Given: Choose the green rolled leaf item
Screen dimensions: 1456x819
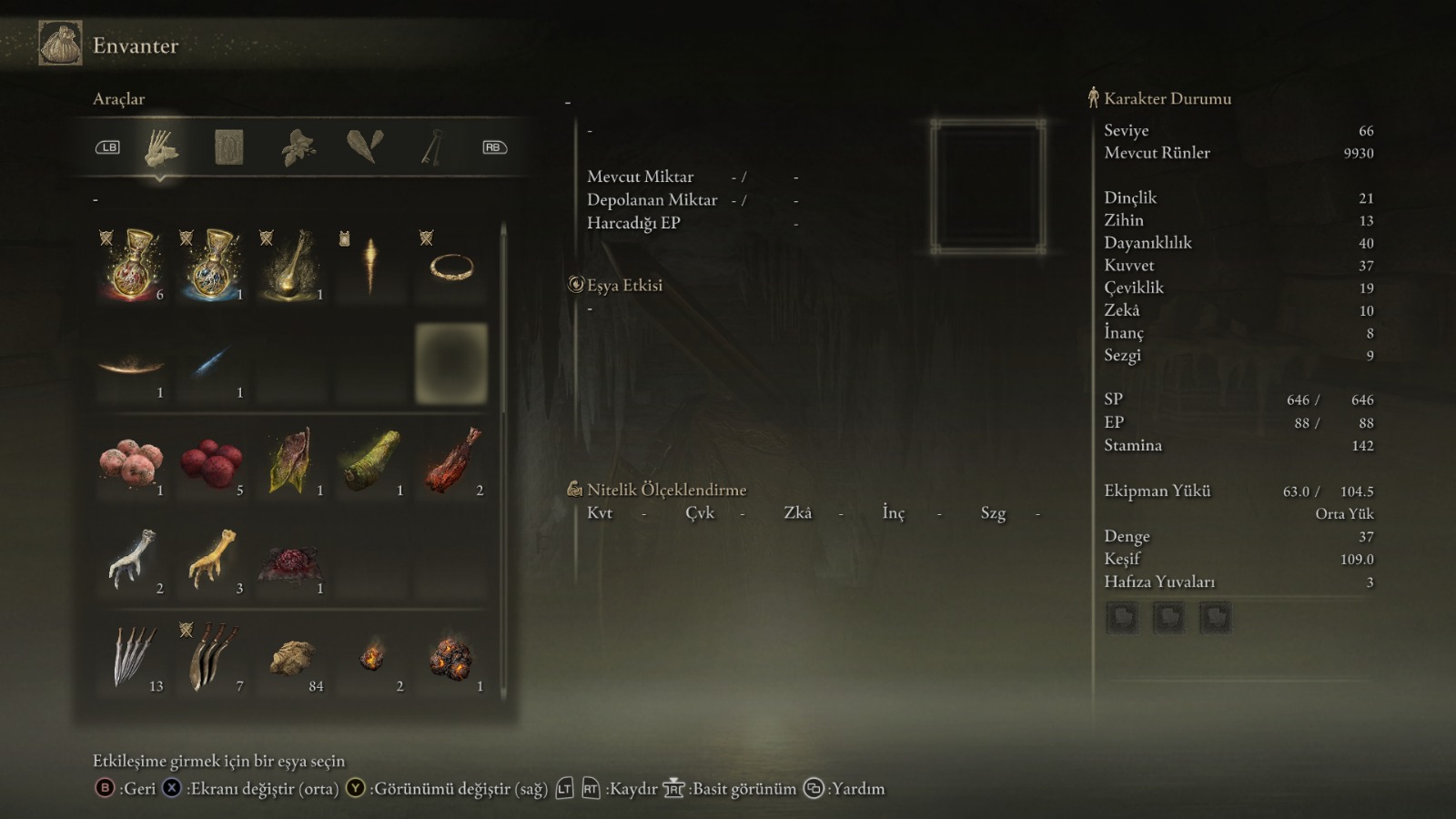Looking at the screenshot, I should 371,460.
